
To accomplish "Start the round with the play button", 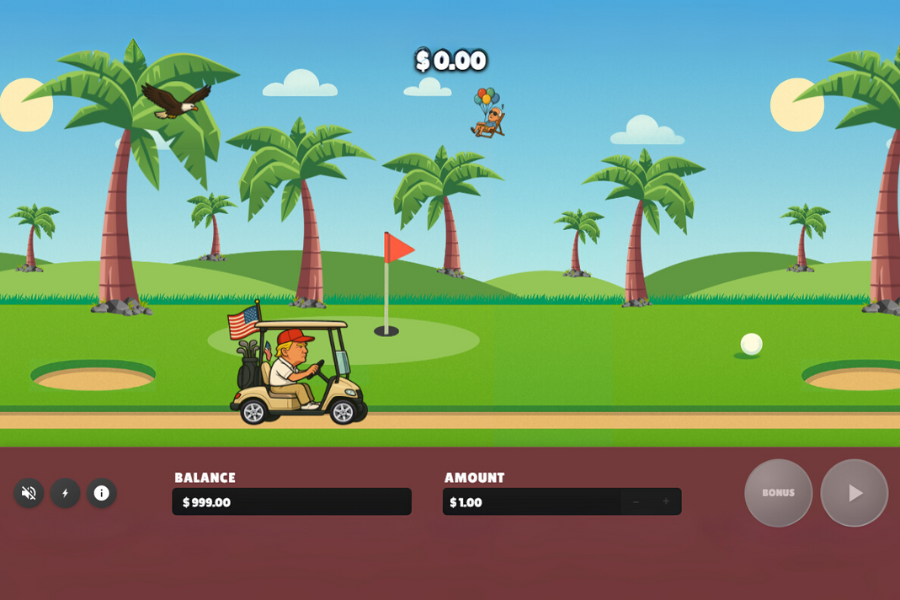I will pyautogui.click(x=854, y=493).
